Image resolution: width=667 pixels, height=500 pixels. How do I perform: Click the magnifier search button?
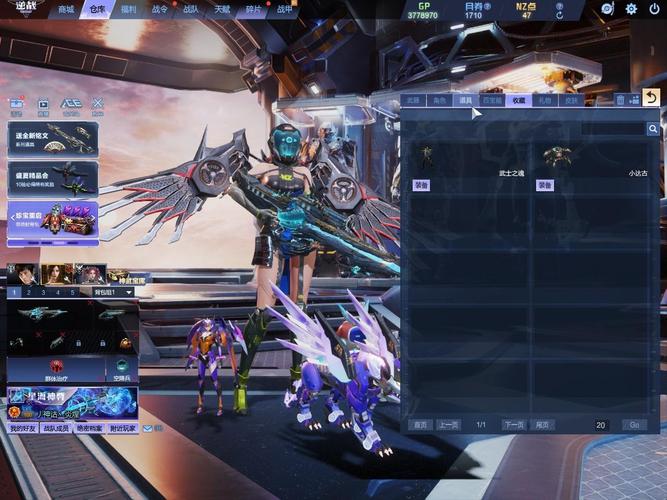[x=652, y=129]
